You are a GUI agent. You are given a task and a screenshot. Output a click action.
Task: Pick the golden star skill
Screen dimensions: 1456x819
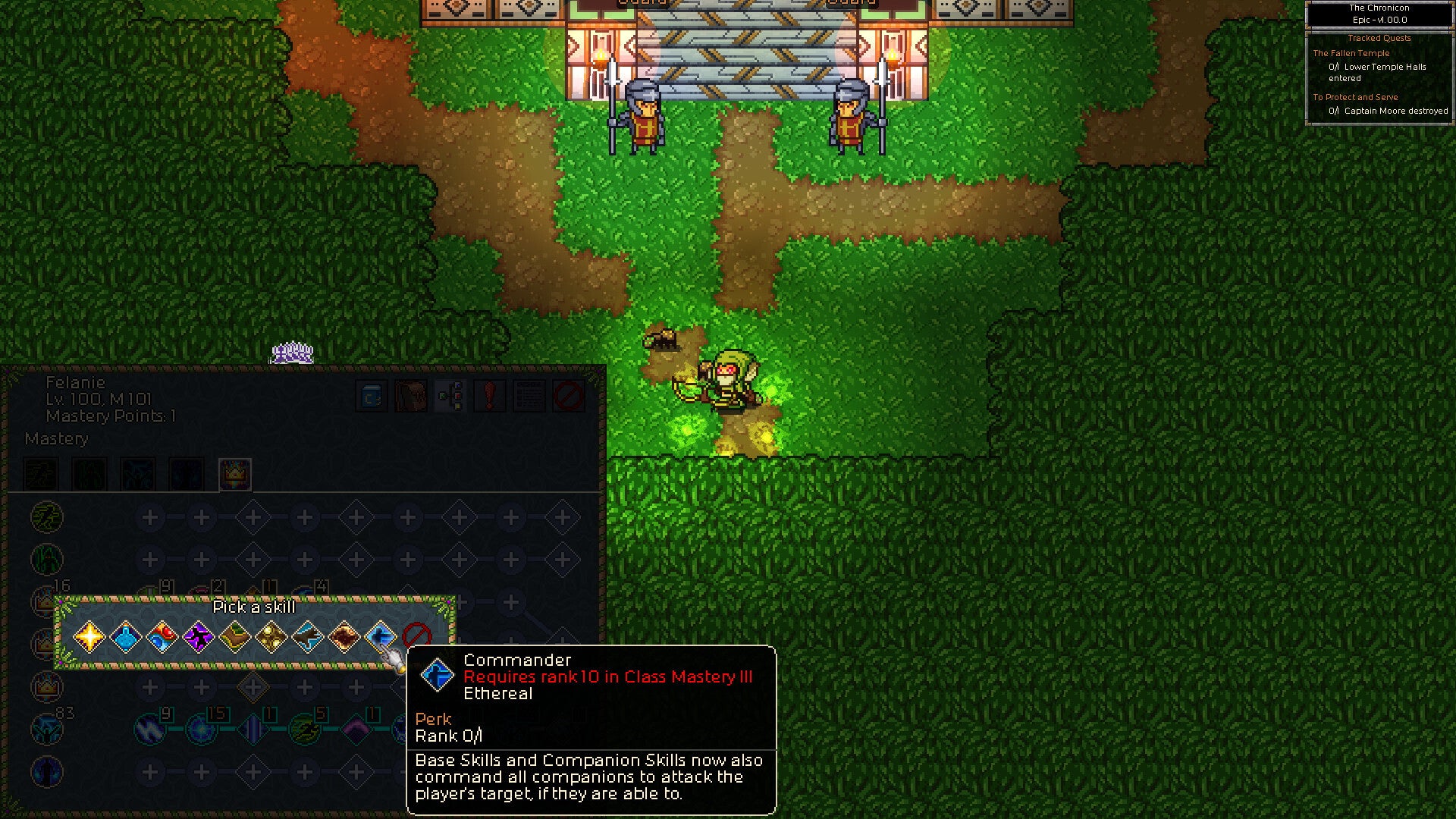89,637
